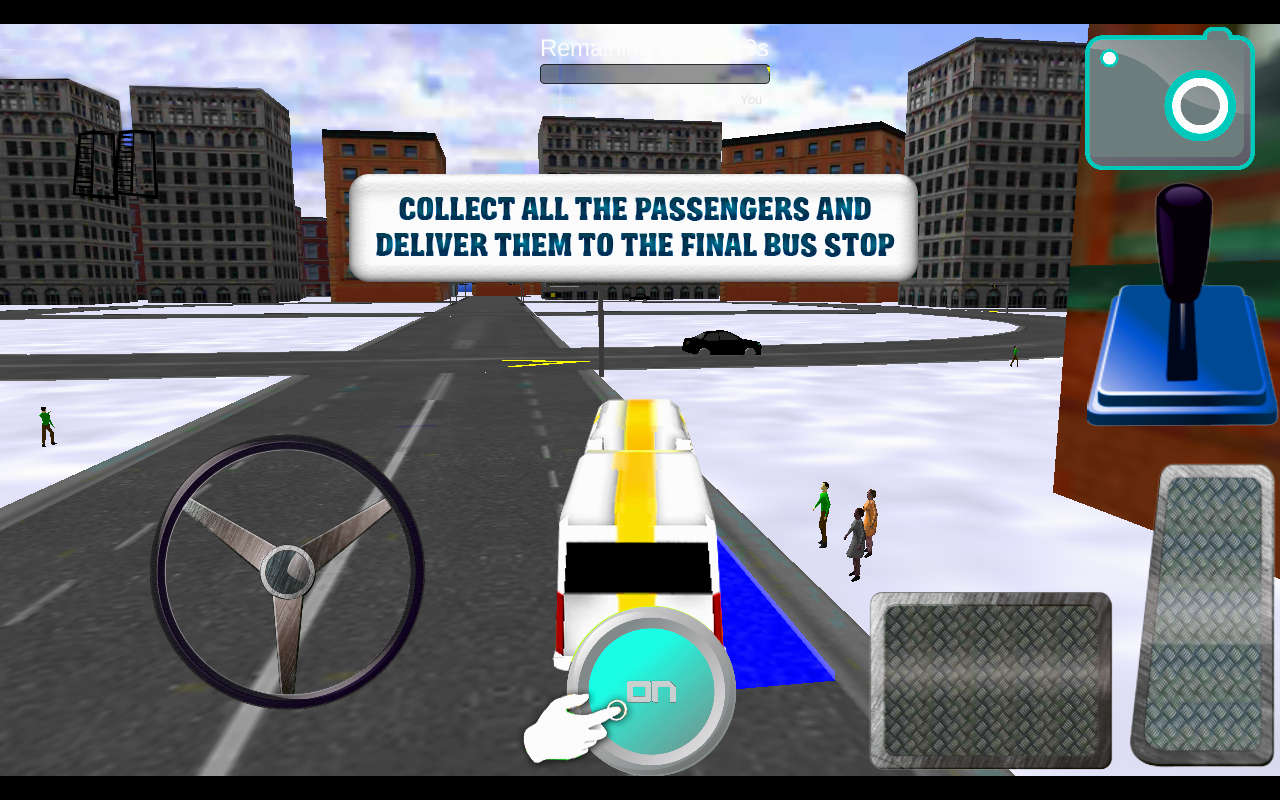Click the woman in the orange coat
The width and height of the screenshot is (1280, 800).
point(869,520)
